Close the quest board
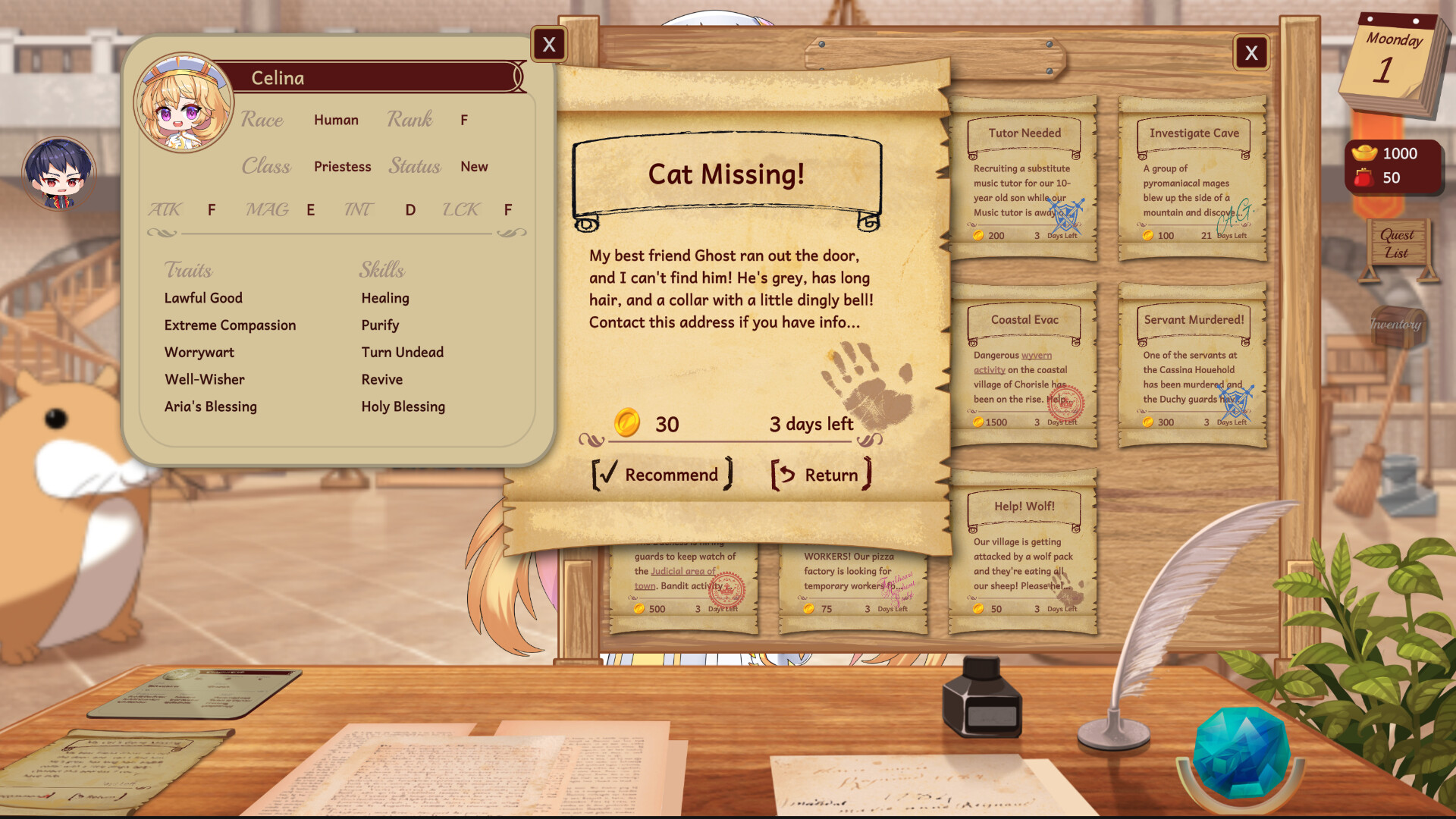This screenshot has width=1456, height=819. tap(1251, 53)
